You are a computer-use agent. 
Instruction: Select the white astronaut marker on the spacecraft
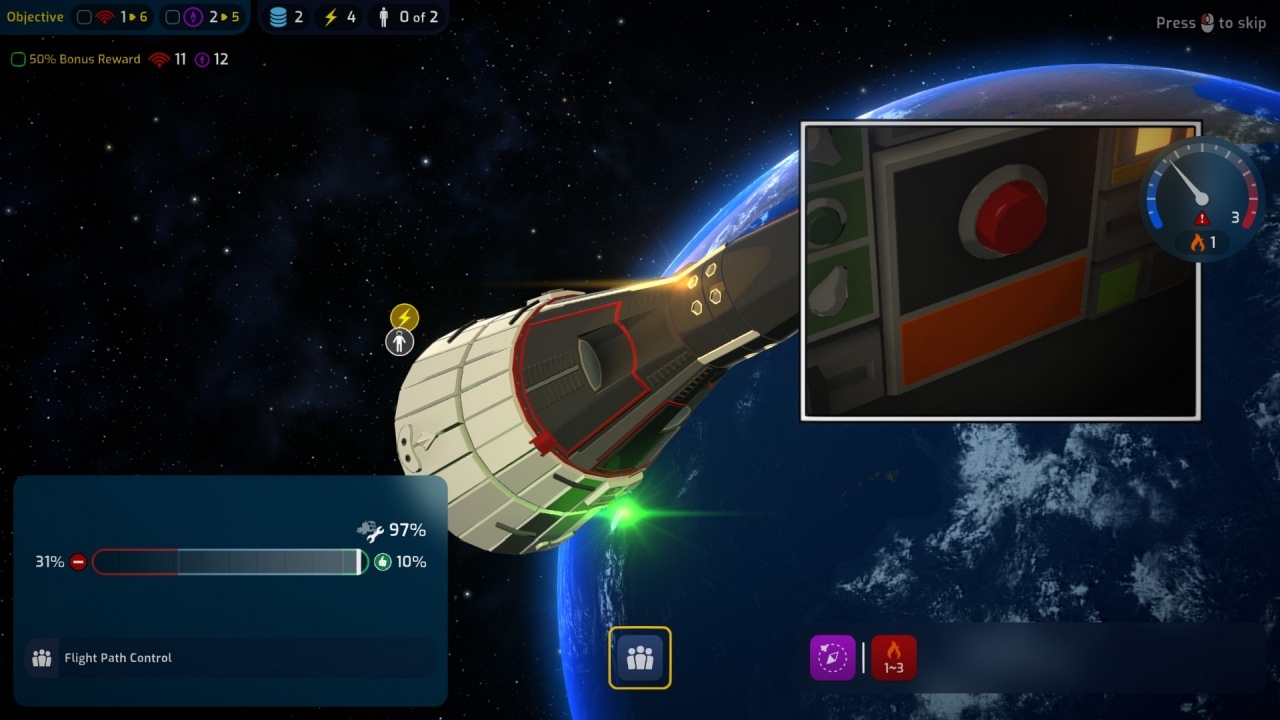point(400,343)
